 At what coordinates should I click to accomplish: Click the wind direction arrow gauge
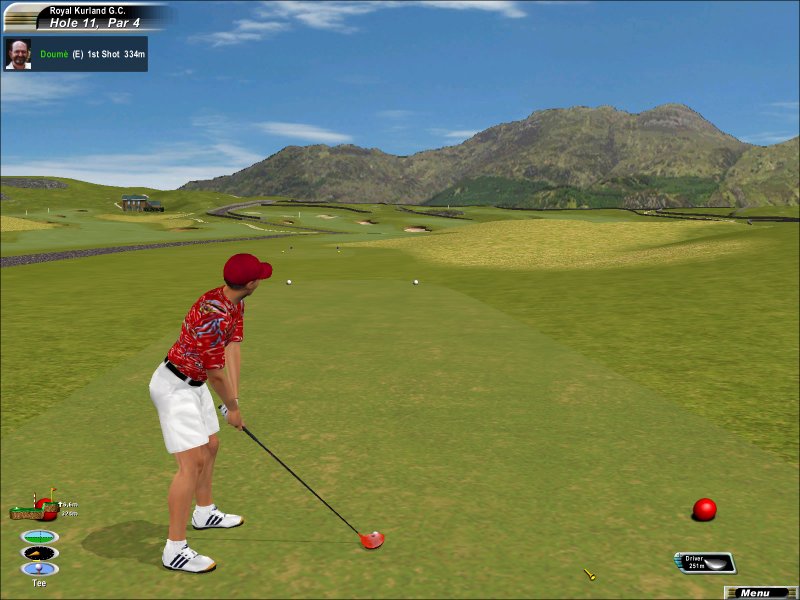click(x=39, y=552)
